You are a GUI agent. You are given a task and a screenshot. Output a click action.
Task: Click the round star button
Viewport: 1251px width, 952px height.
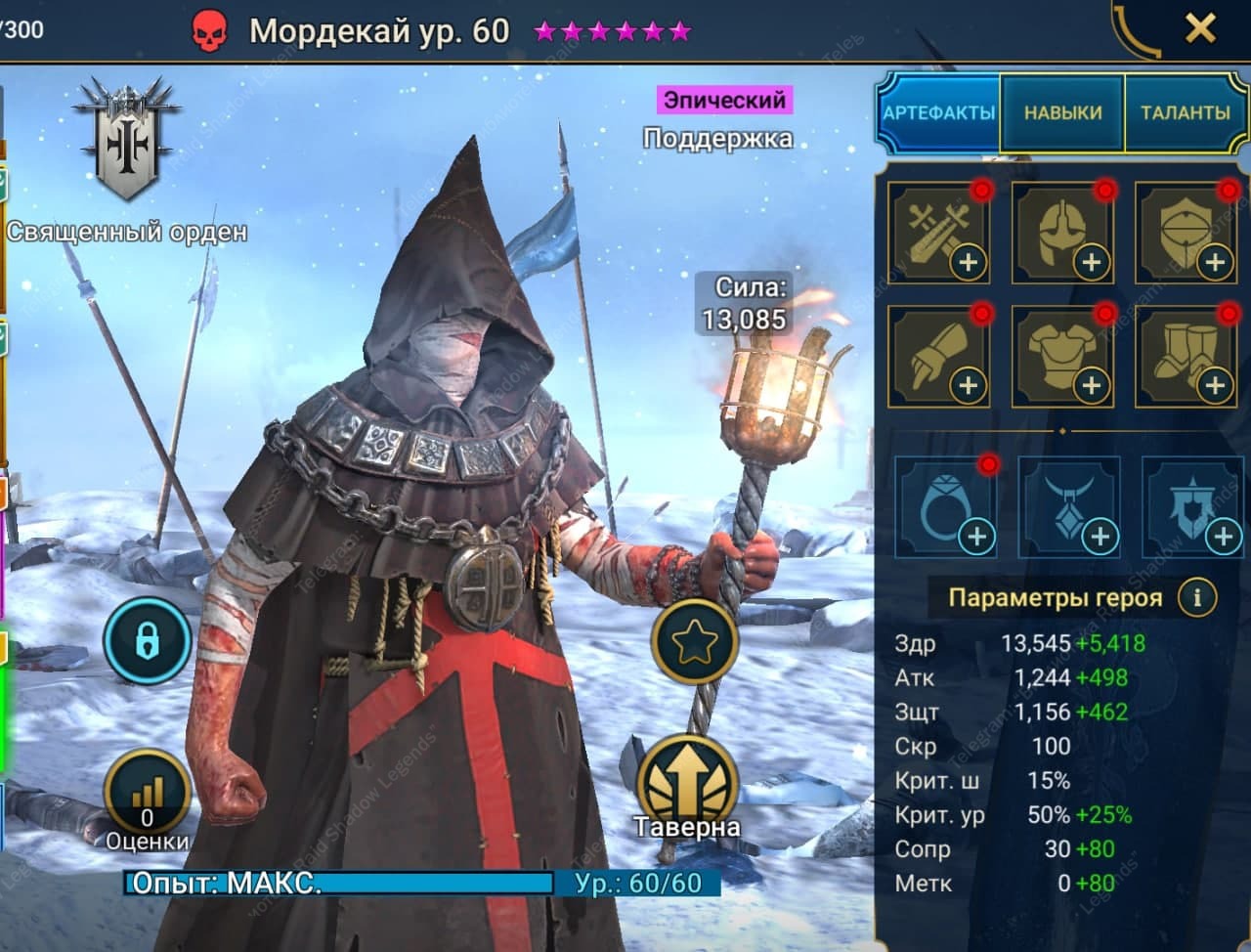click(694, 642)
